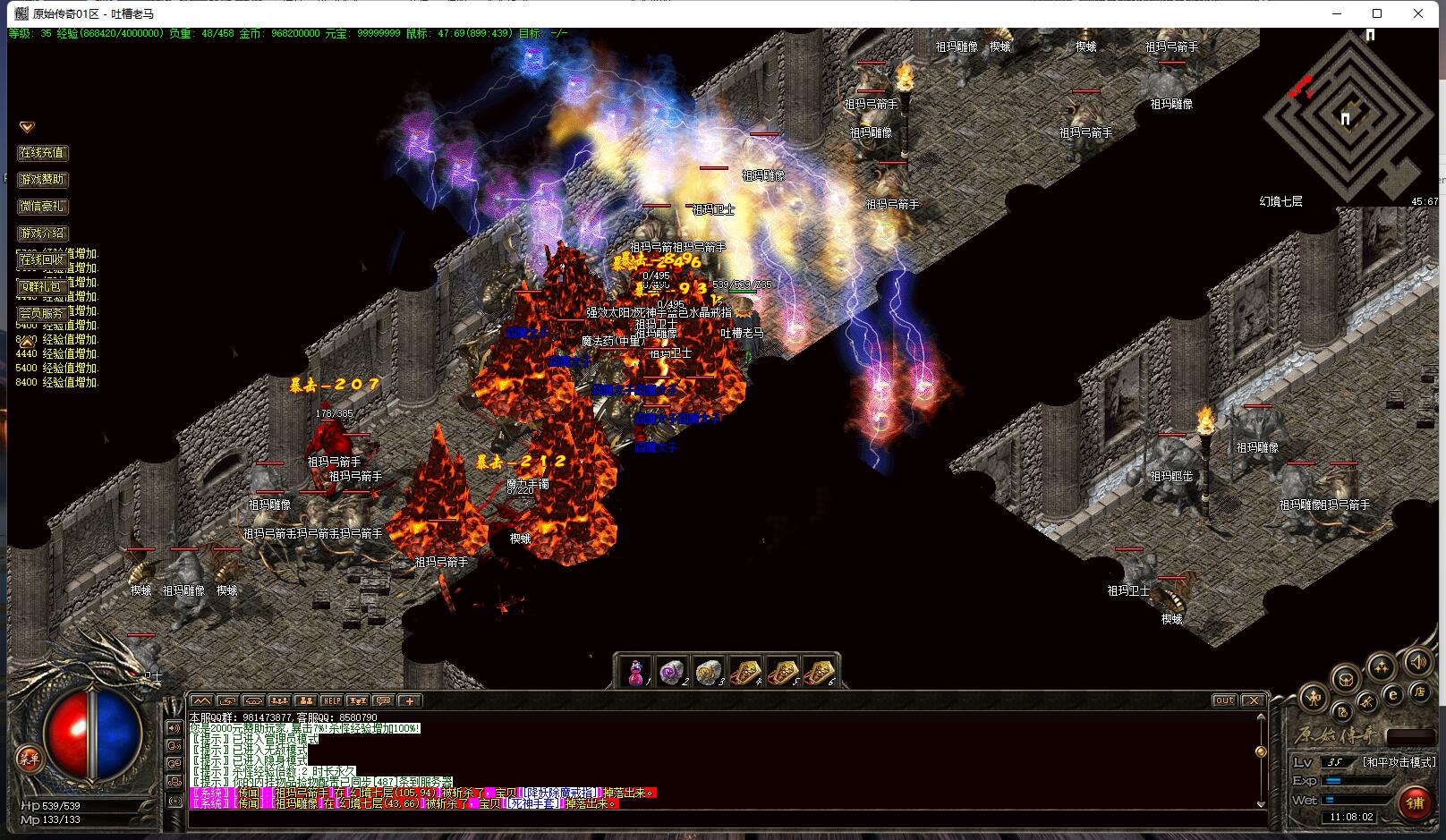Claim the Q群礼包 gift pack
Screen dimensions: 1446x840
pyautogui.click(x=43, y=287)
